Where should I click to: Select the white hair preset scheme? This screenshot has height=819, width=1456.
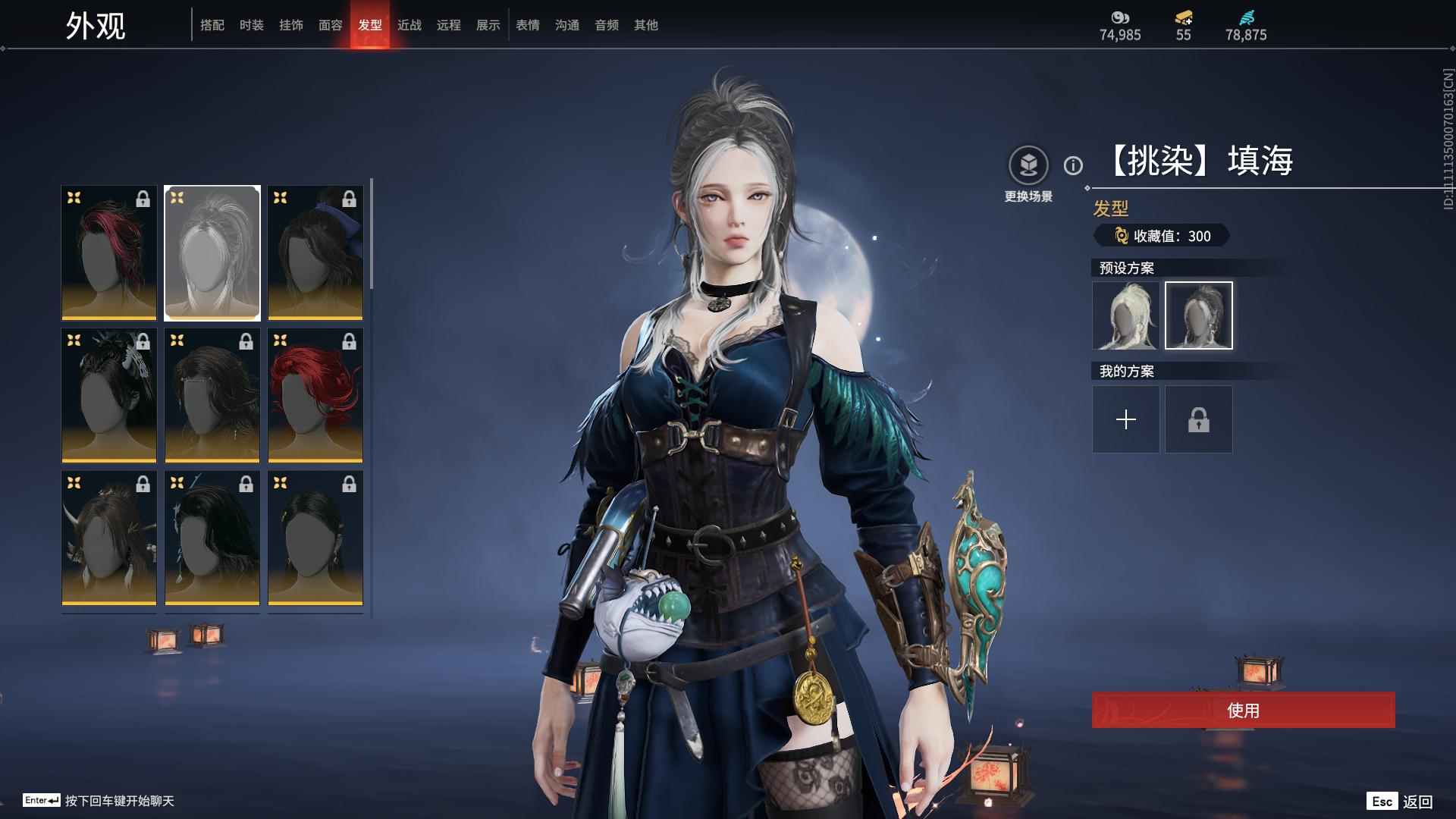[1125, 315]
